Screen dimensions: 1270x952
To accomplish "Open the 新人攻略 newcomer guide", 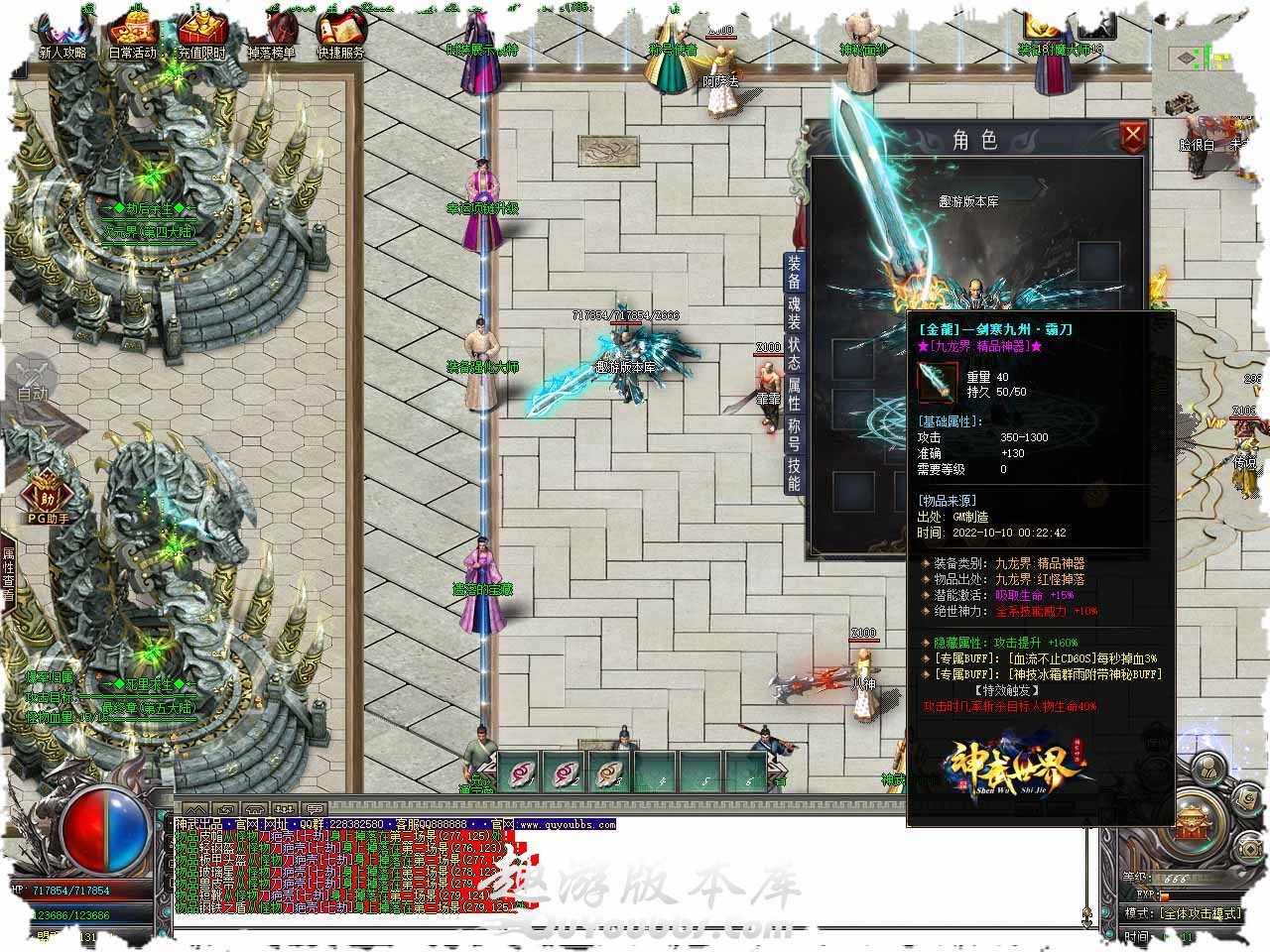I will click(x=62, y=38).
